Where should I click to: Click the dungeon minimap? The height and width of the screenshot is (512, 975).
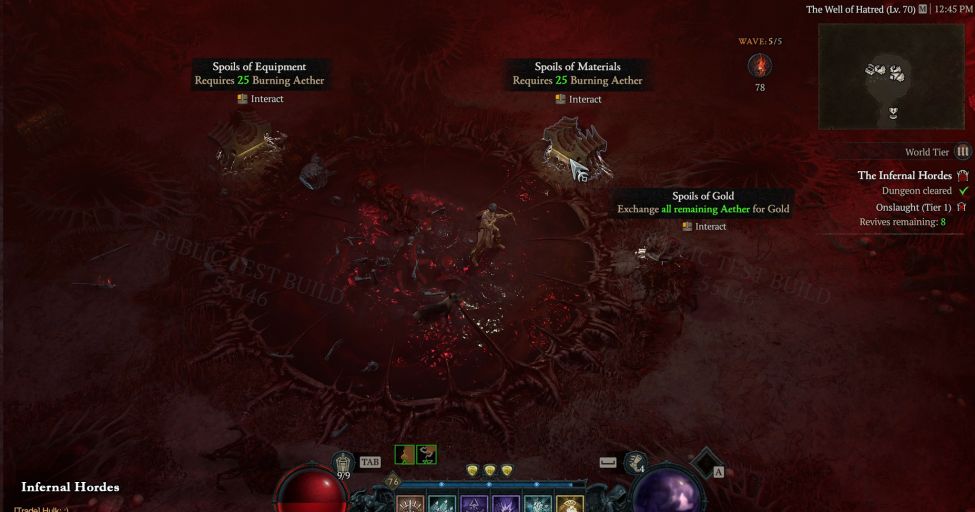coord(892,76)
